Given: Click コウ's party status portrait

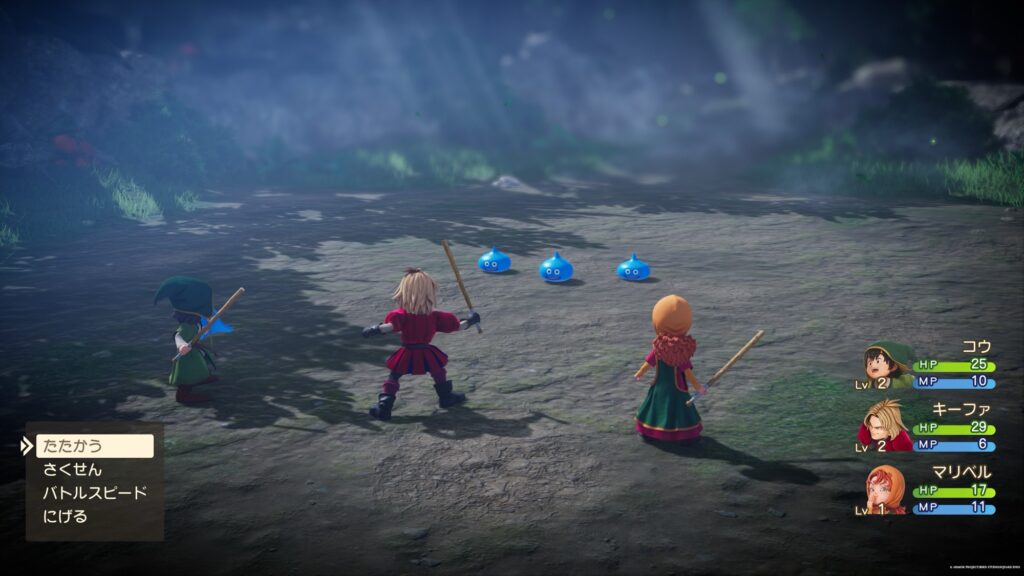Looking at the screenshot, I should 888,366.
